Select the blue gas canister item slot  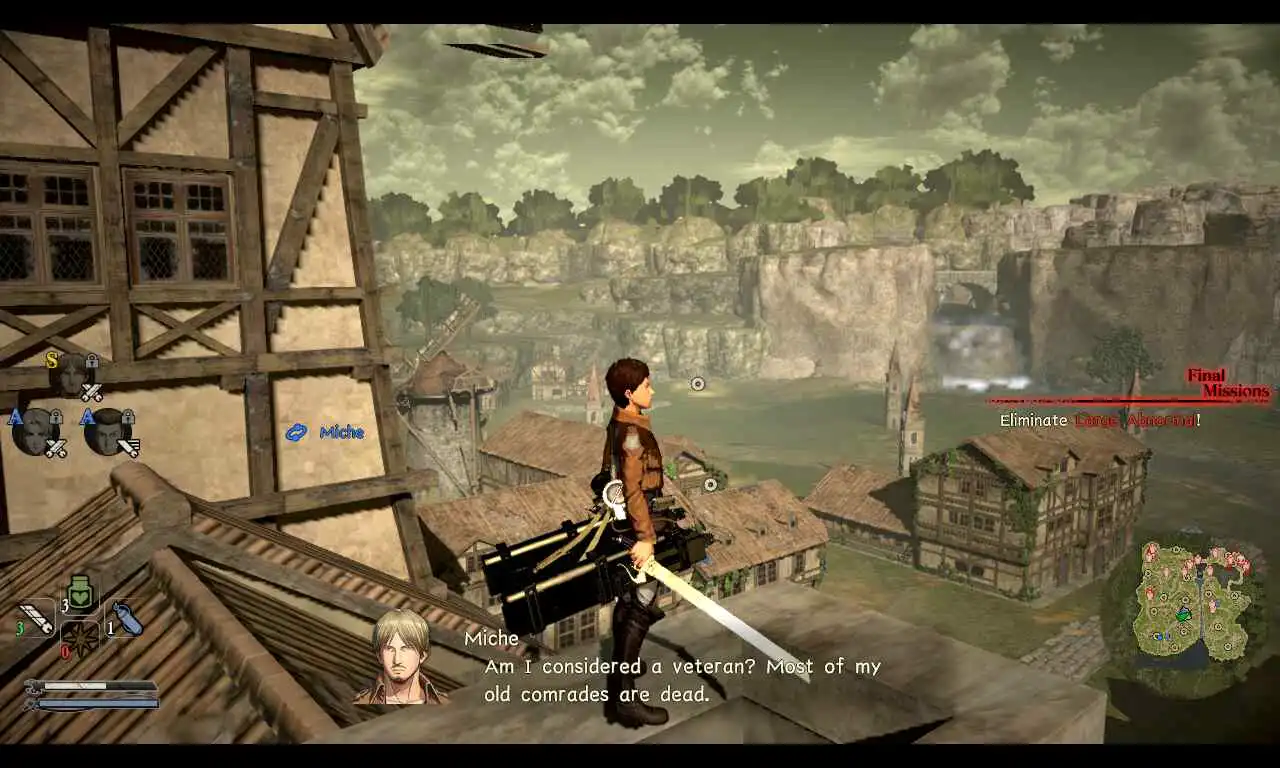click(127, 617)
